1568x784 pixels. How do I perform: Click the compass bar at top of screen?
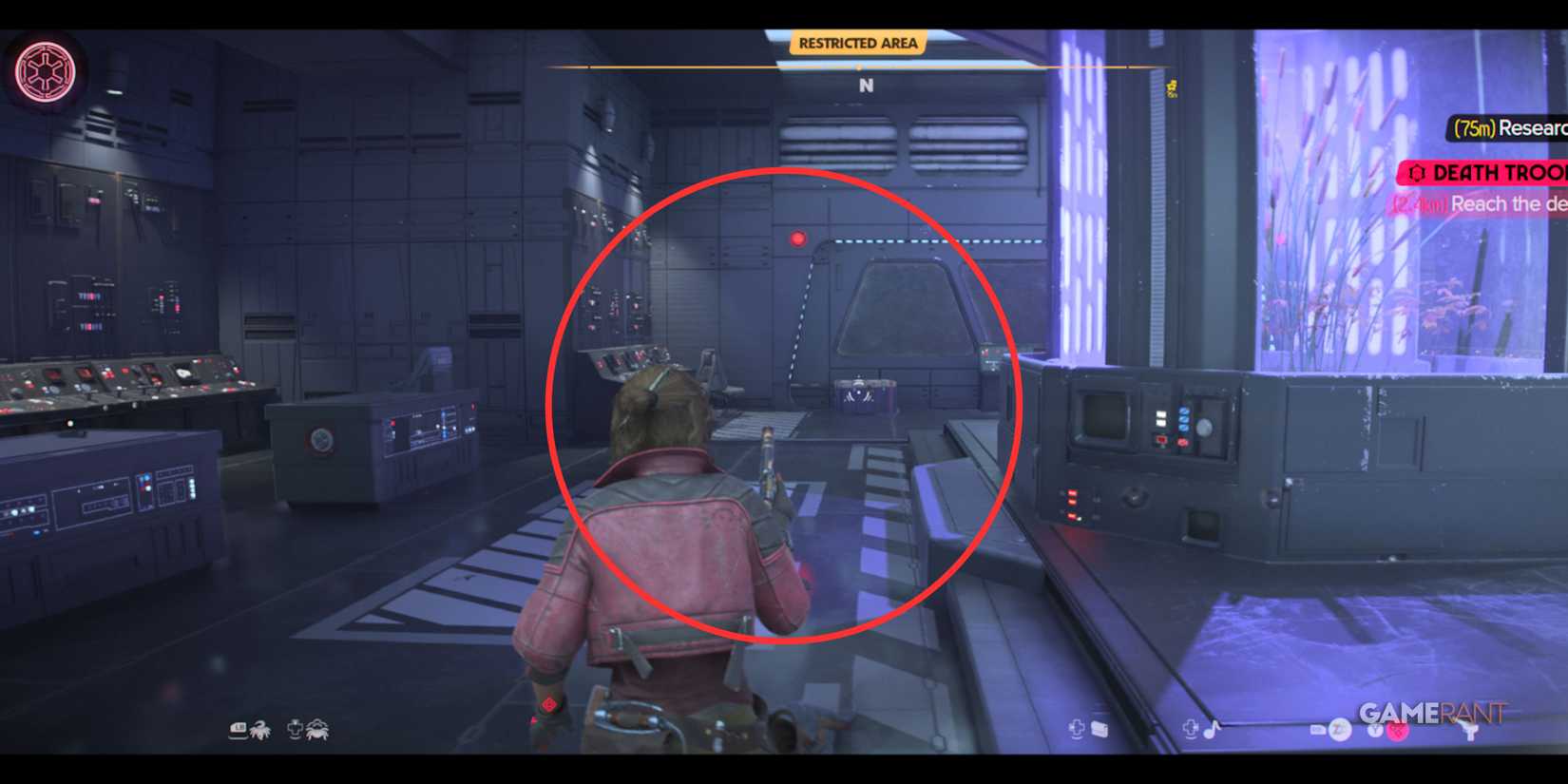coord(860,68)
